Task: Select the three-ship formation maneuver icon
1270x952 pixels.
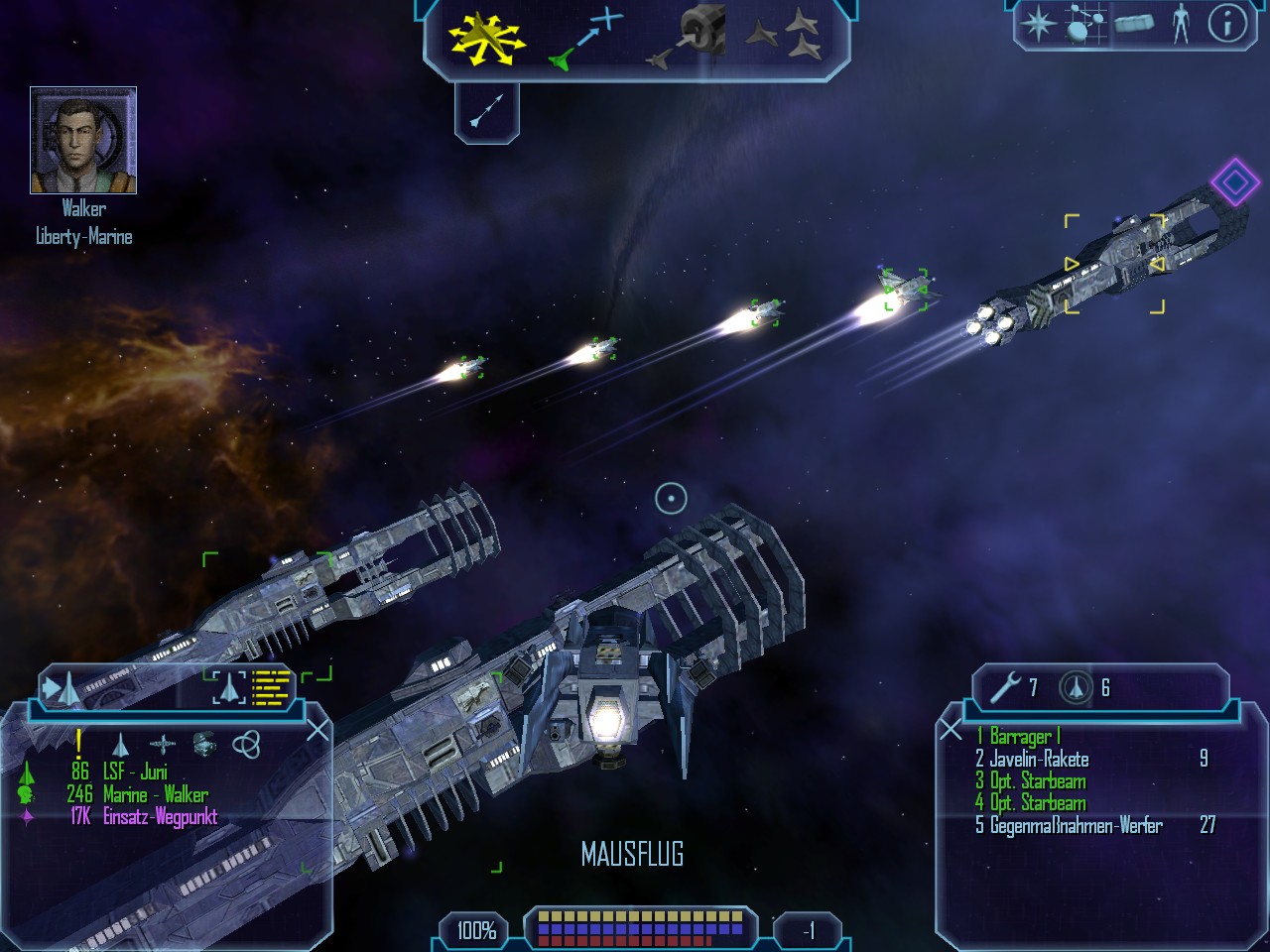Action: [784, 38]
